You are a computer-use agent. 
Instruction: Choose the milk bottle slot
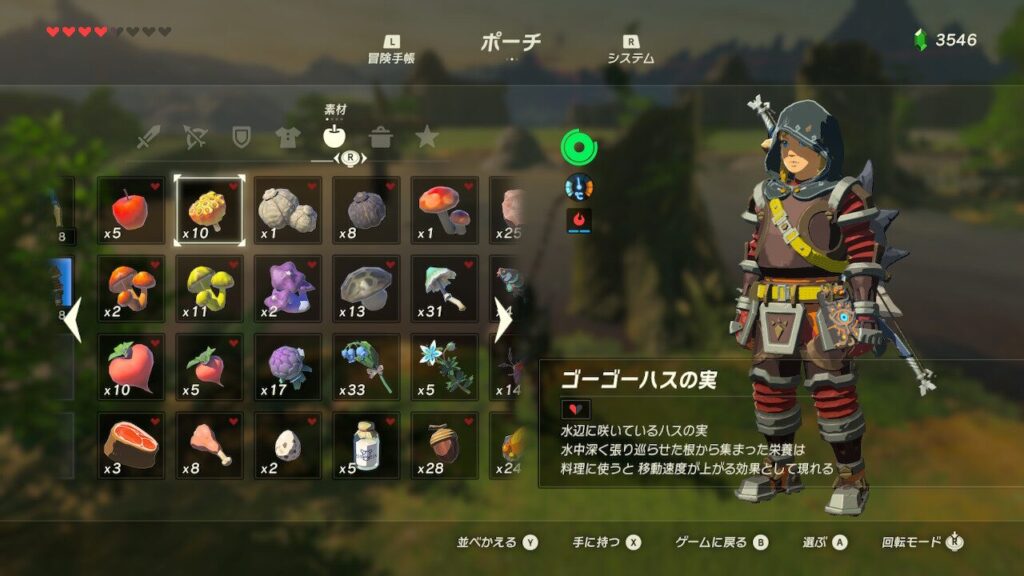(x=366, y=446)
